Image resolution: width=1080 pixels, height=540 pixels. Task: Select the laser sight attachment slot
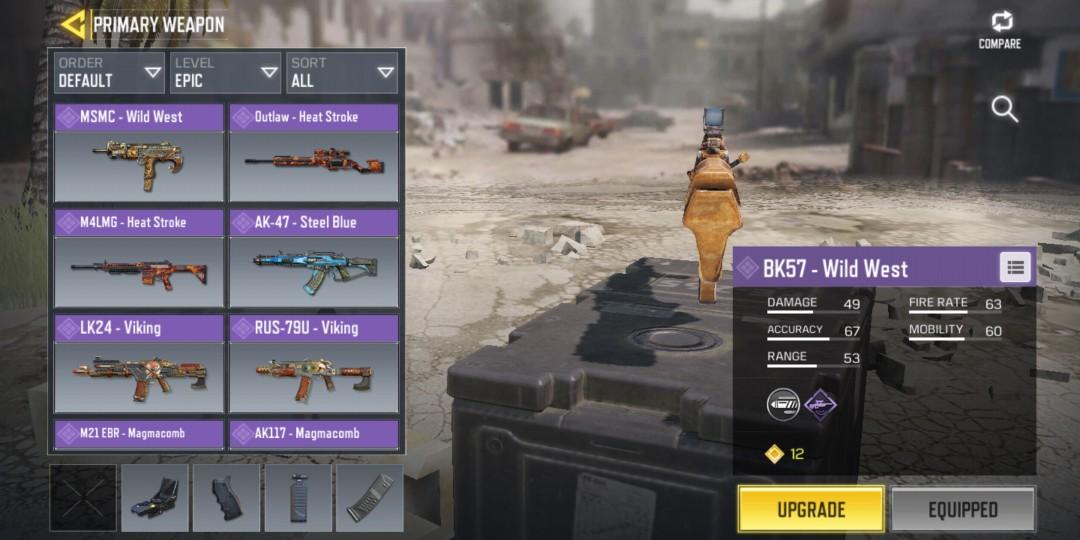click(155, 498)
